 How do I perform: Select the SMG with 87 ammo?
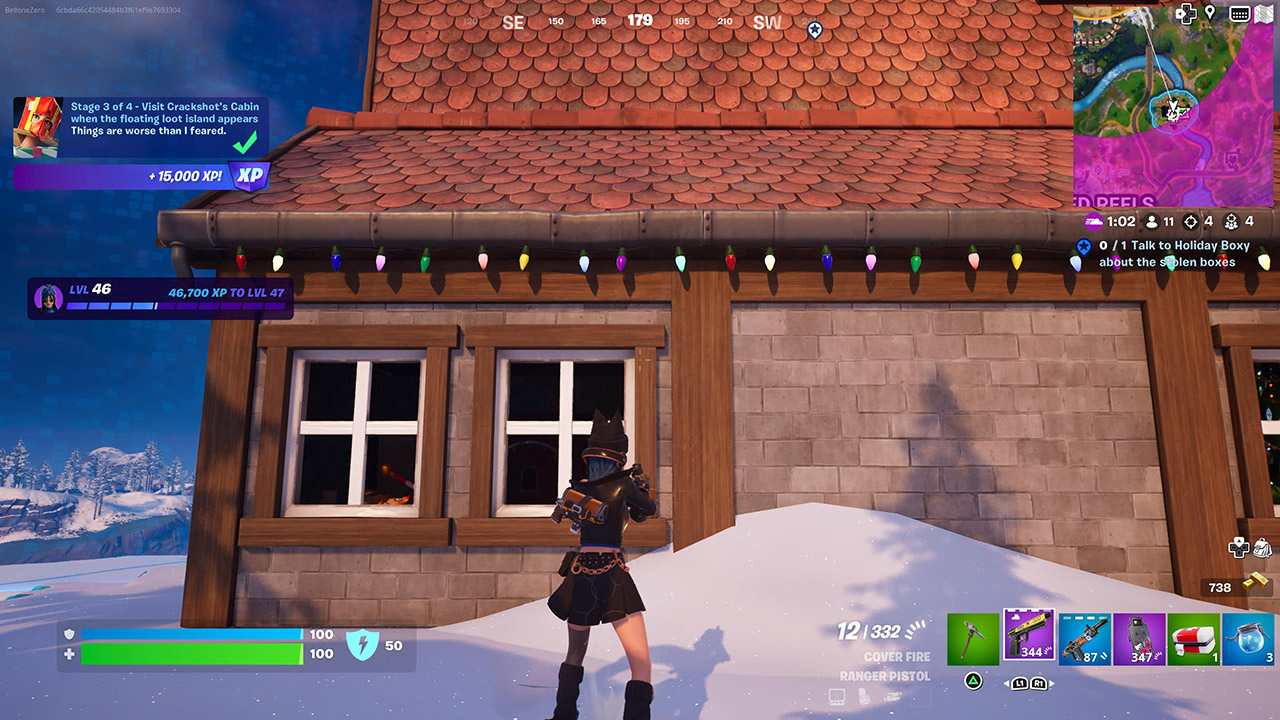click(1084, 637)
